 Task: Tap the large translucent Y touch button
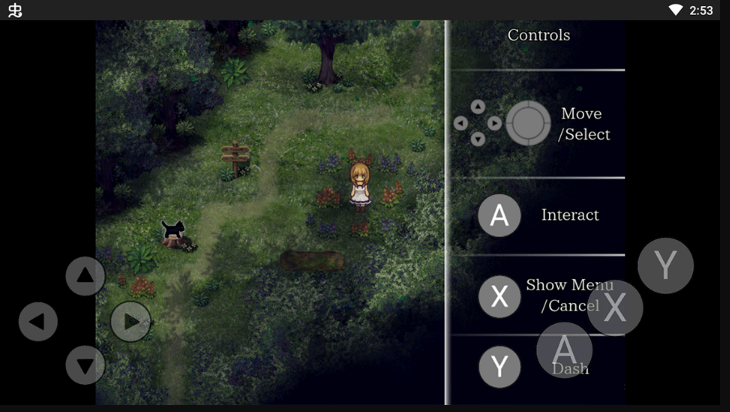tap(665, 266)
